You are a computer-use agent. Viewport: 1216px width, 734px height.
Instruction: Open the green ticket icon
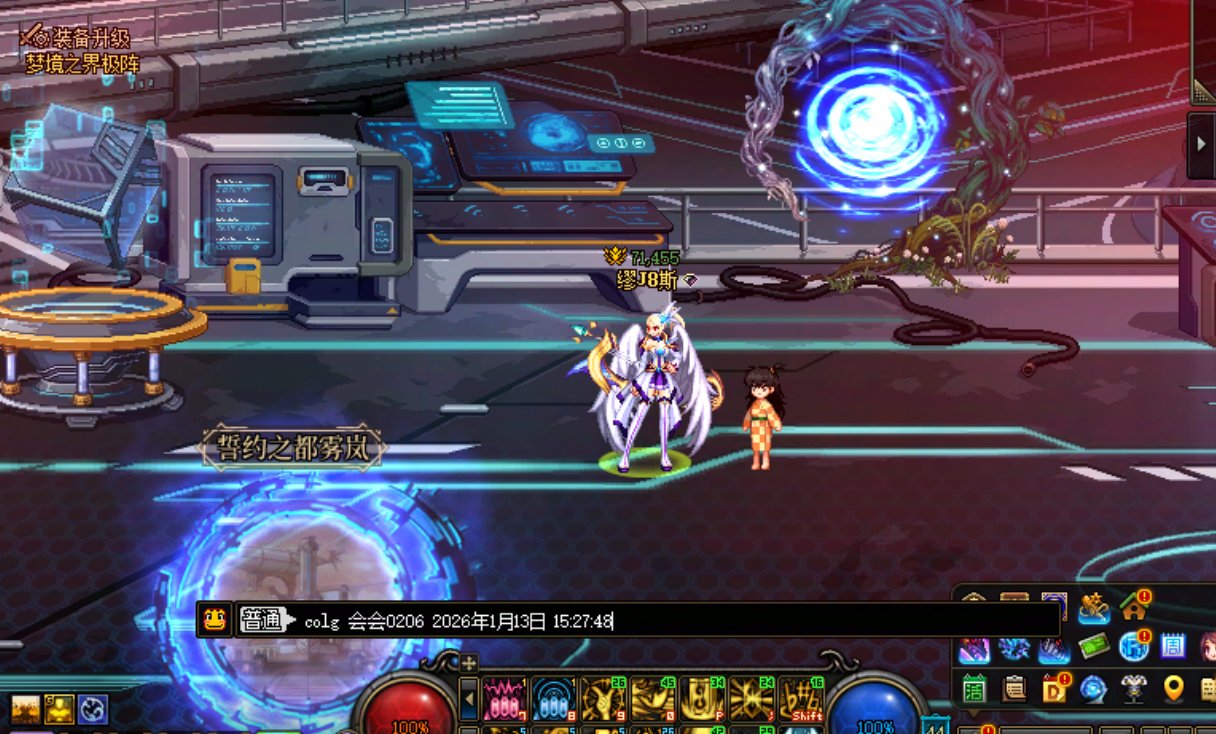click(x=1095, y=647)
